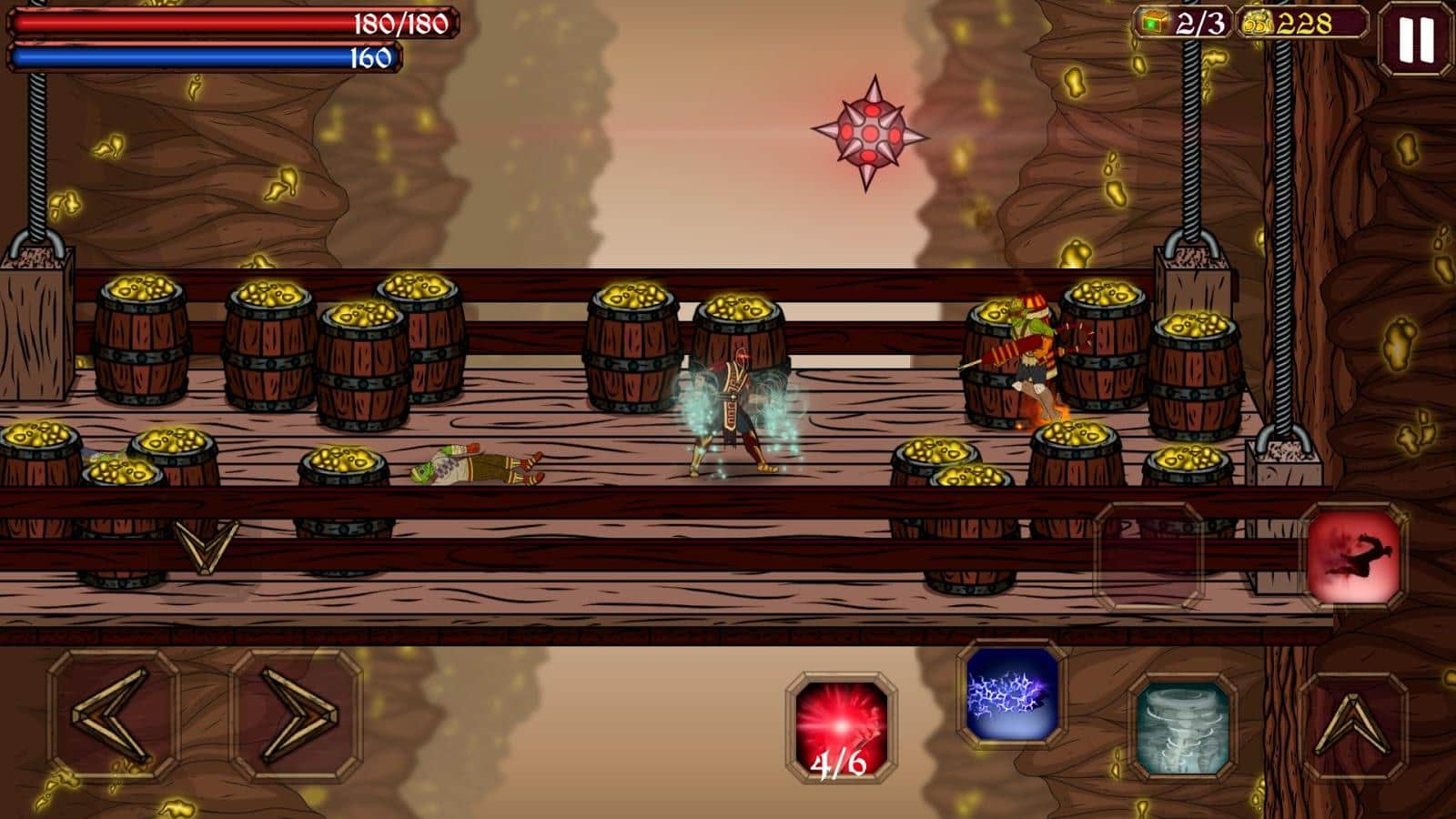Pause the game
This screenshot has height=819, width=1456.
pos(1415,39)
